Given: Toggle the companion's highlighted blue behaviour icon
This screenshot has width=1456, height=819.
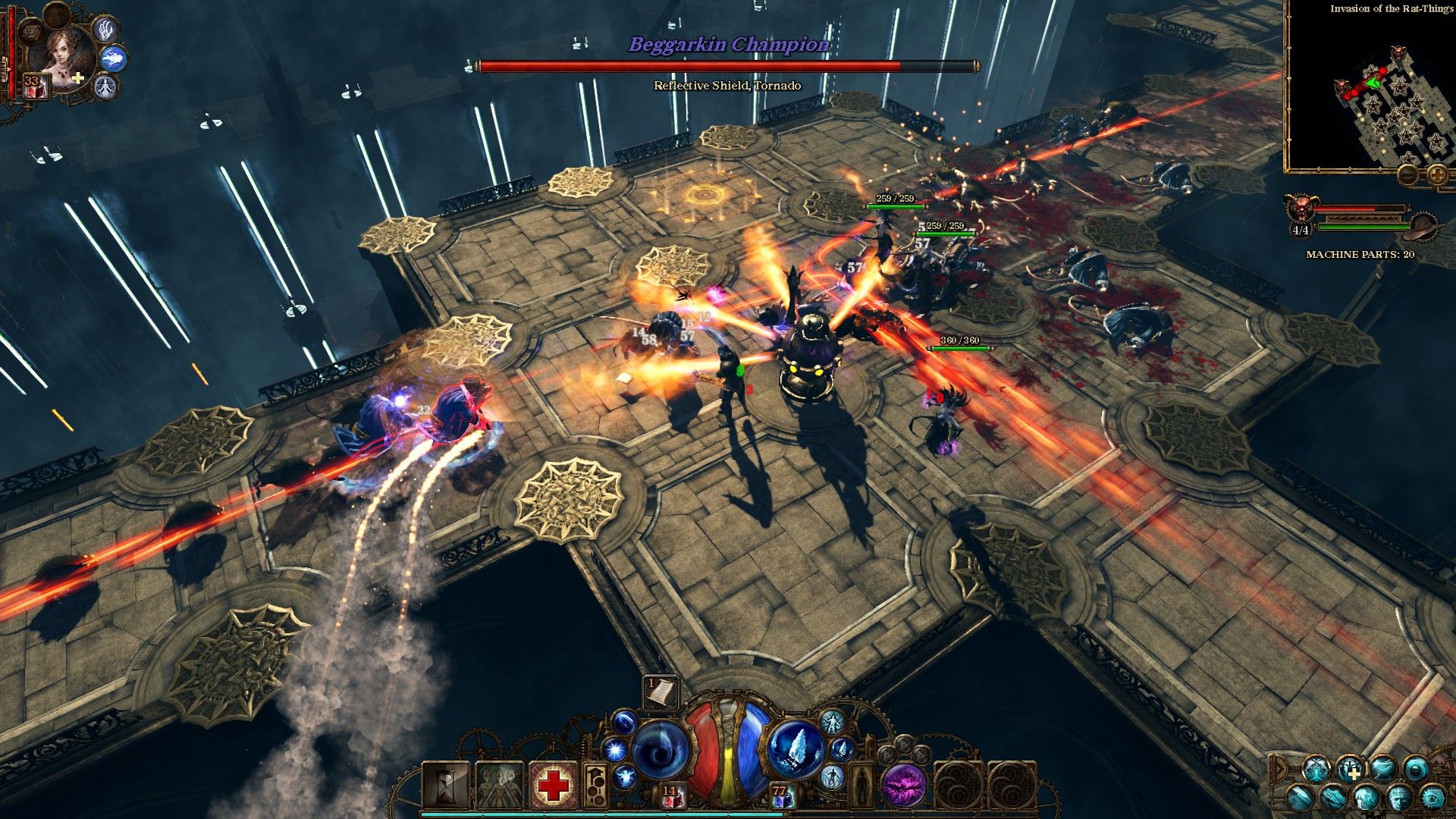Looking at the screenshot, I should pyautogui.click(x=114, y=58).
